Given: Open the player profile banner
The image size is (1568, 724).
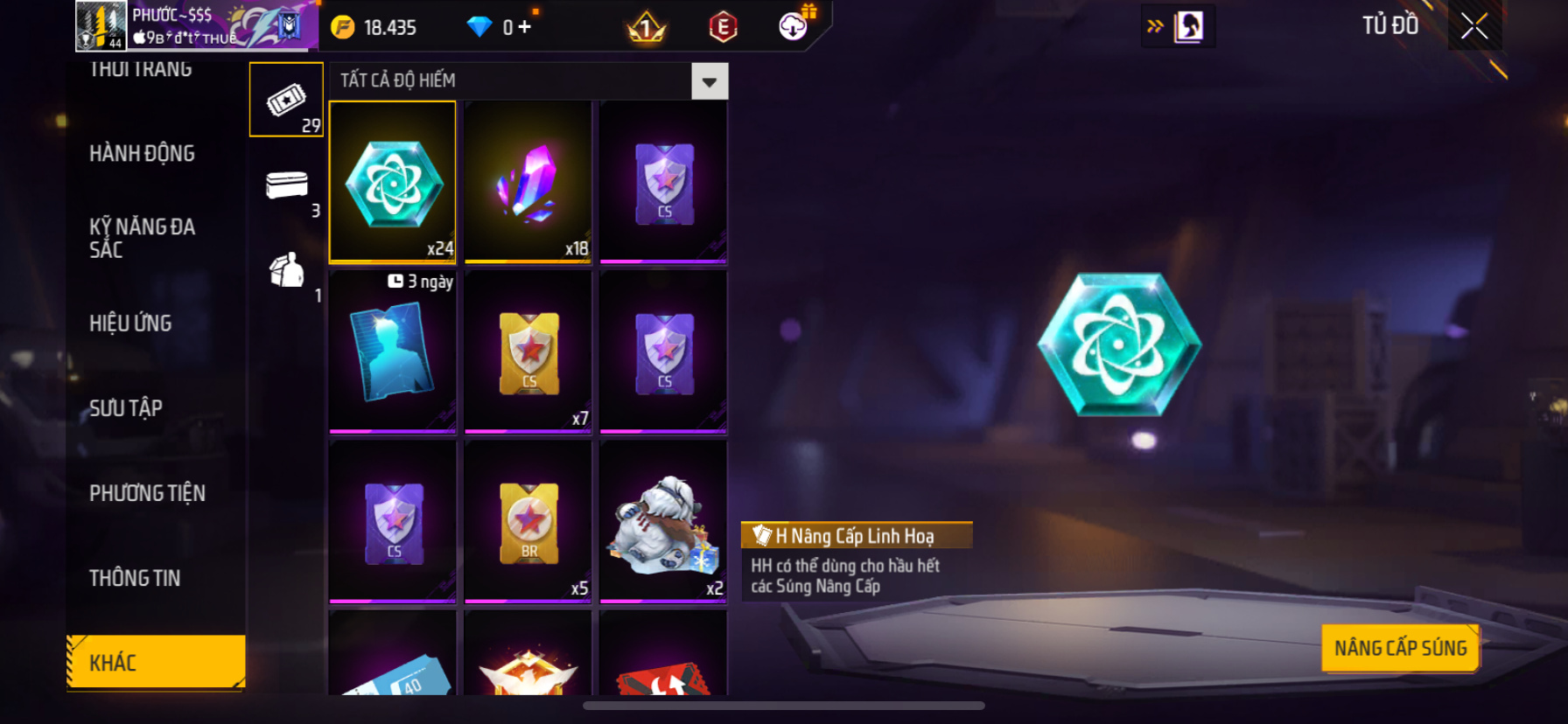Looking at the screenshot, I should (196, 26).
